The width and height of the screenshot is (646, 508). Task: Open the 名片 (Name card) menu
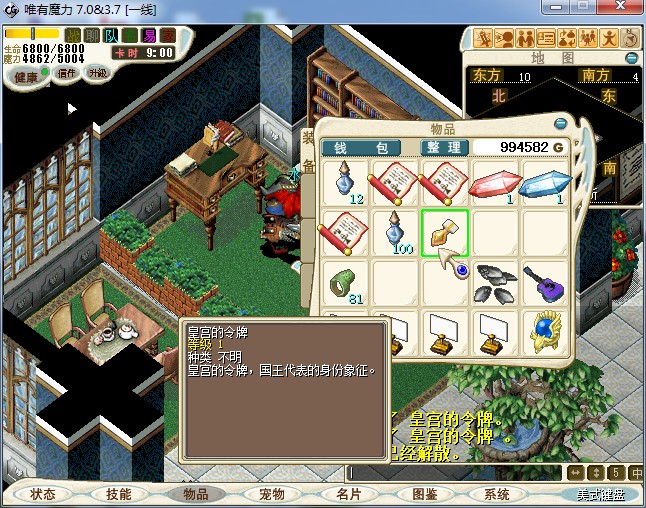(348, 494)
